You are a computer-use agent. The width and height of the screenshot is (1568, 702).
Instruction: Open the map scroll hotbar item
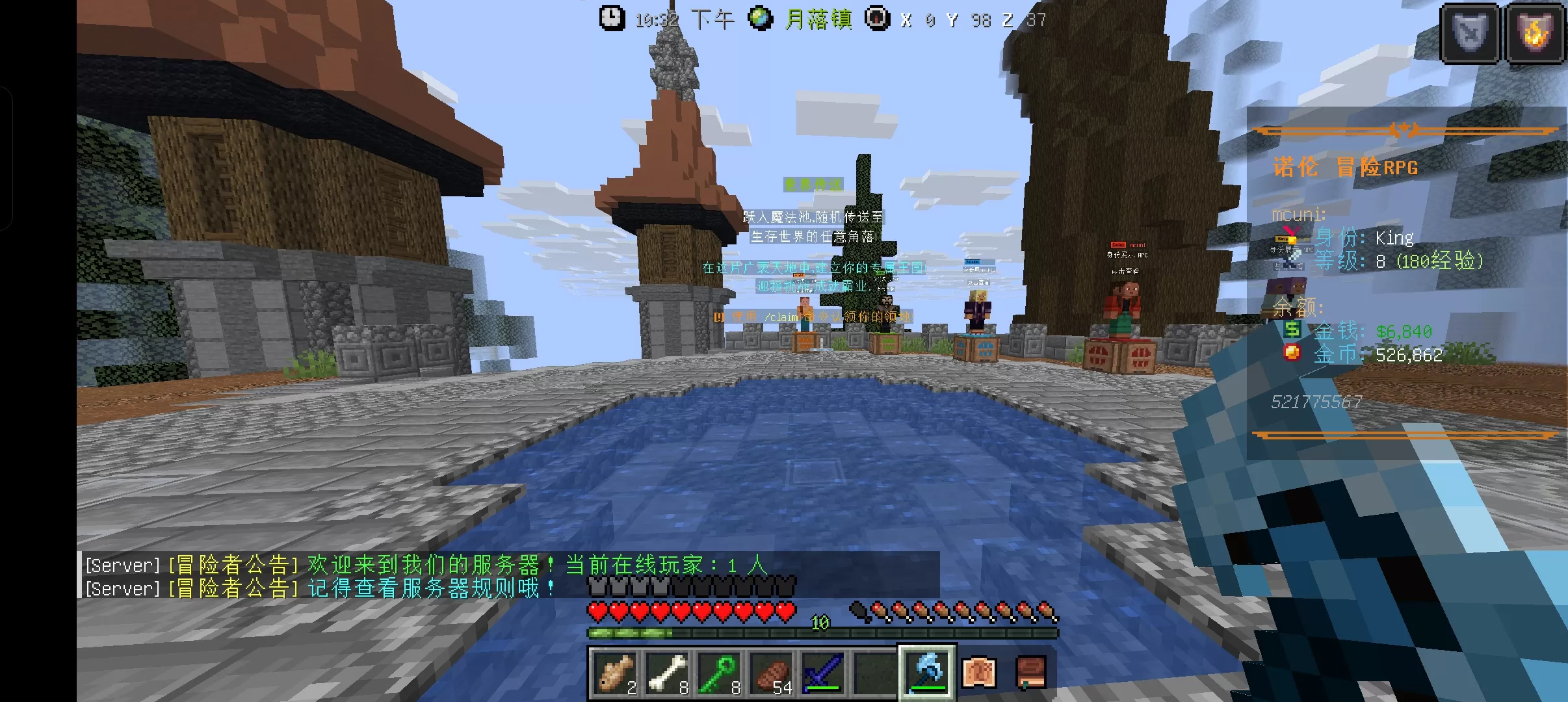tap(979, 673)
